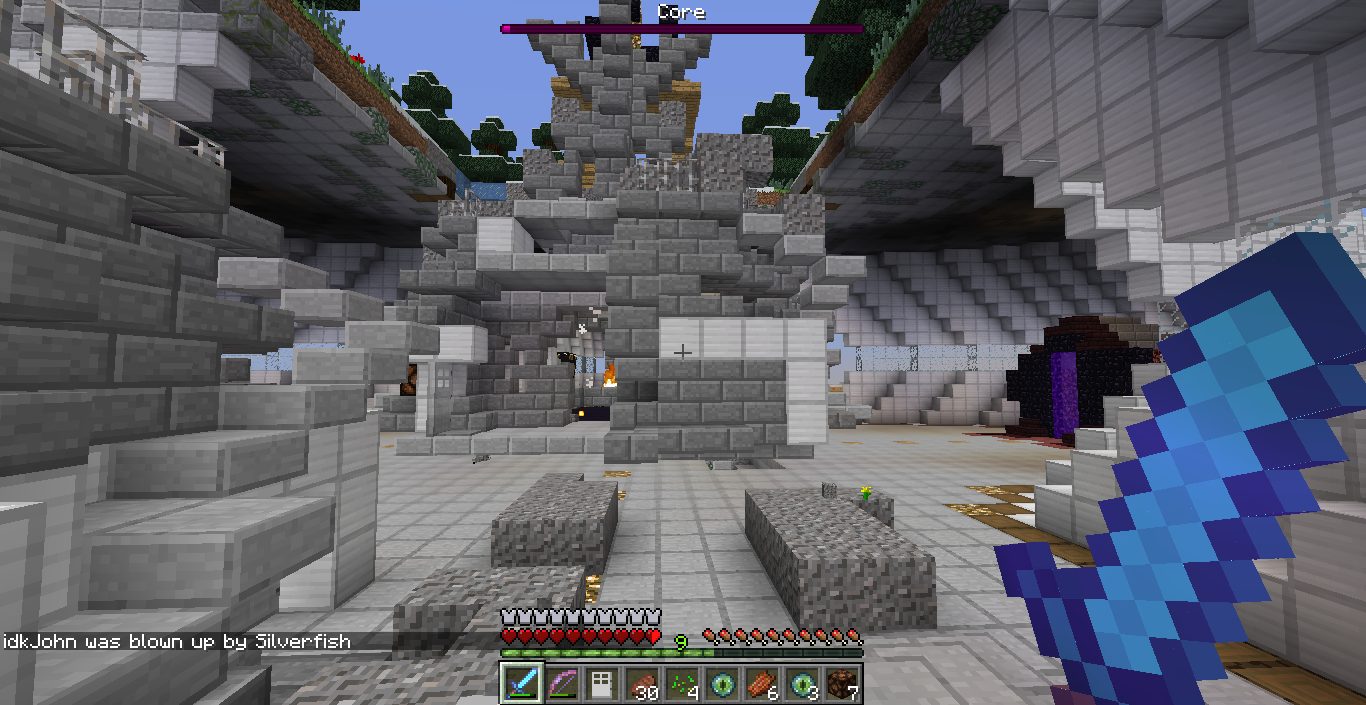This screenshot has height=705, width=1366.
Task: Select the redstone lamp stack of 7
Action: [841, 684]
